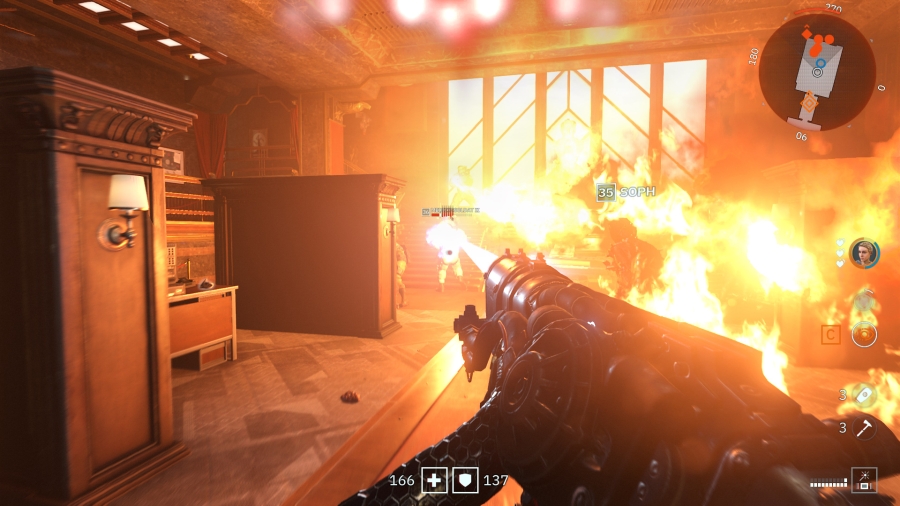This screenshot has width=900, height=506.
Task: Click the armor shield icon
Action: 465,480
